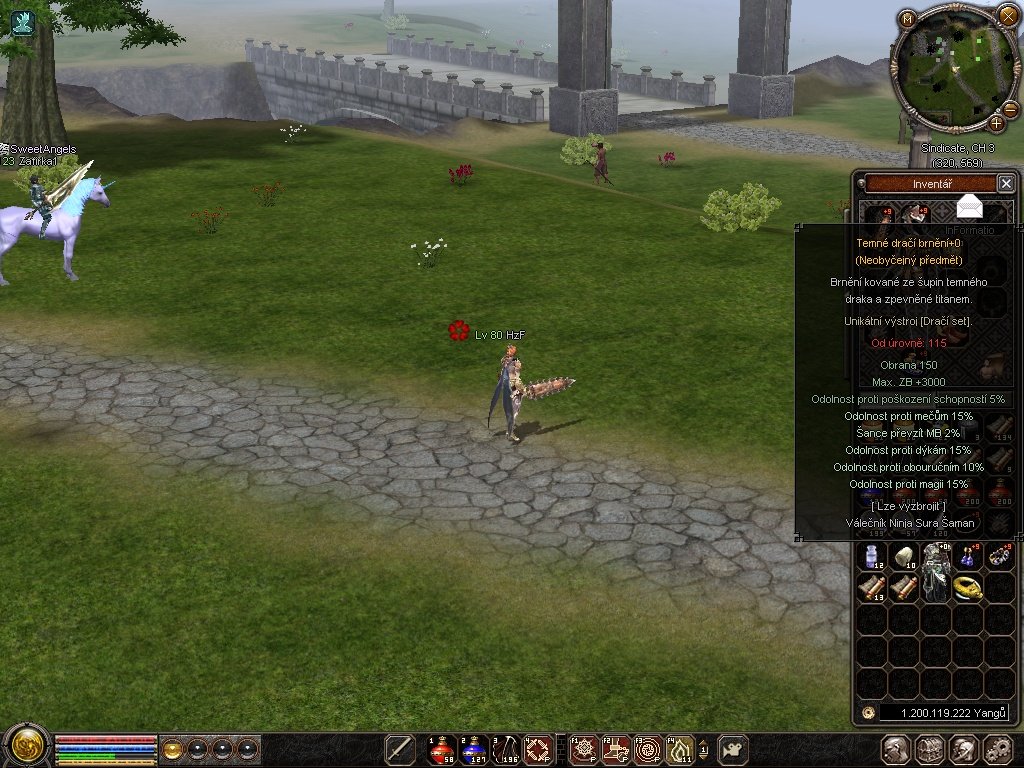Zoom in the minimap with plus
Screen dimensions: 1024x768
(x=997, y=124)
